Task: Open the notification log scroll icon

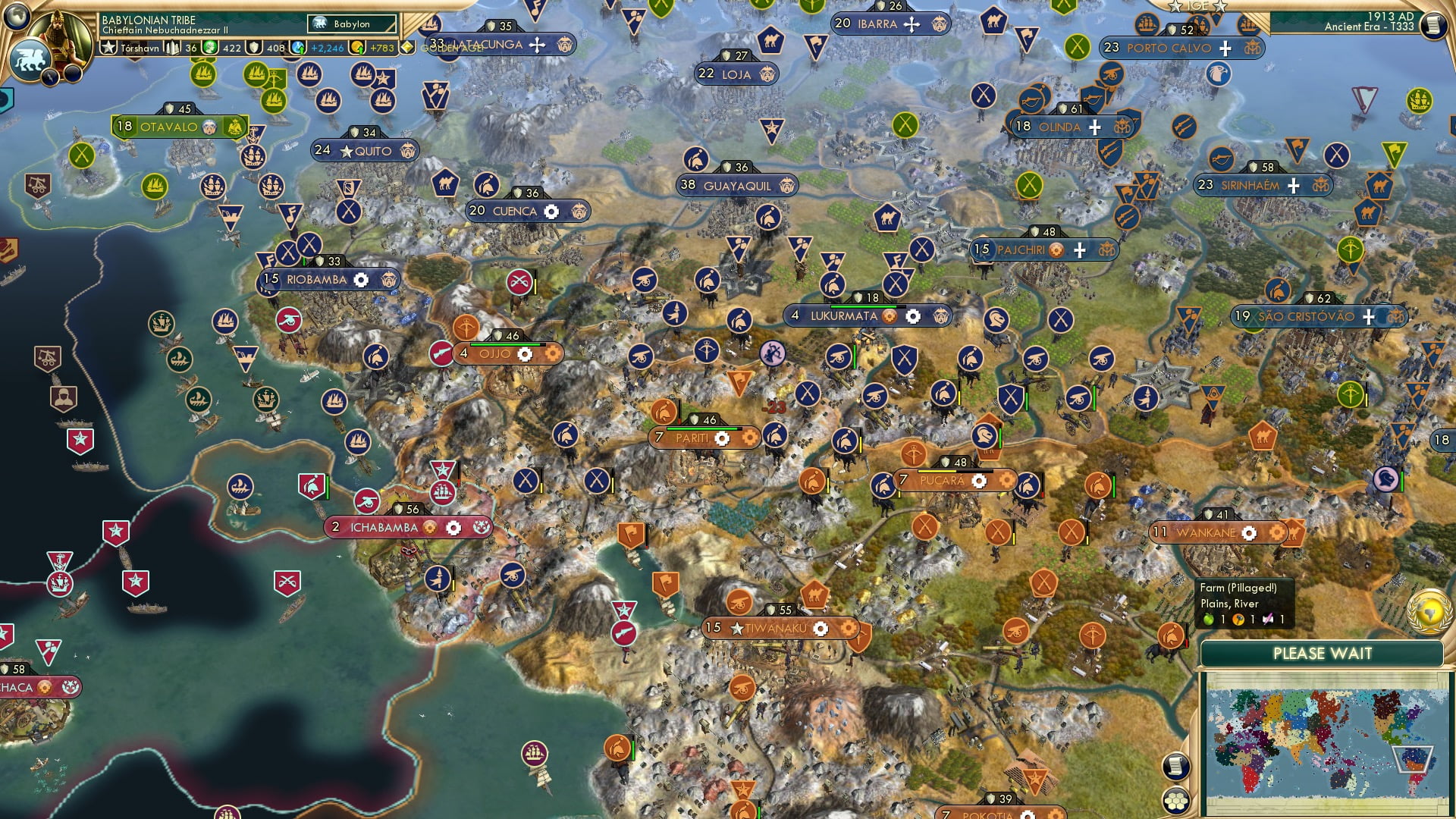Action: 1175,765
